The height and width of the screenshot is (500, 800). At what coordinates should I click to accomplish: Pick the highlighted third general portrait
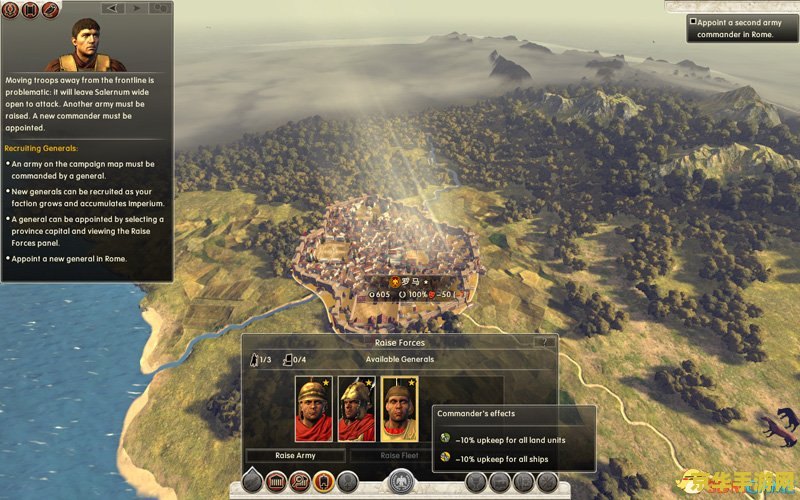400,409
